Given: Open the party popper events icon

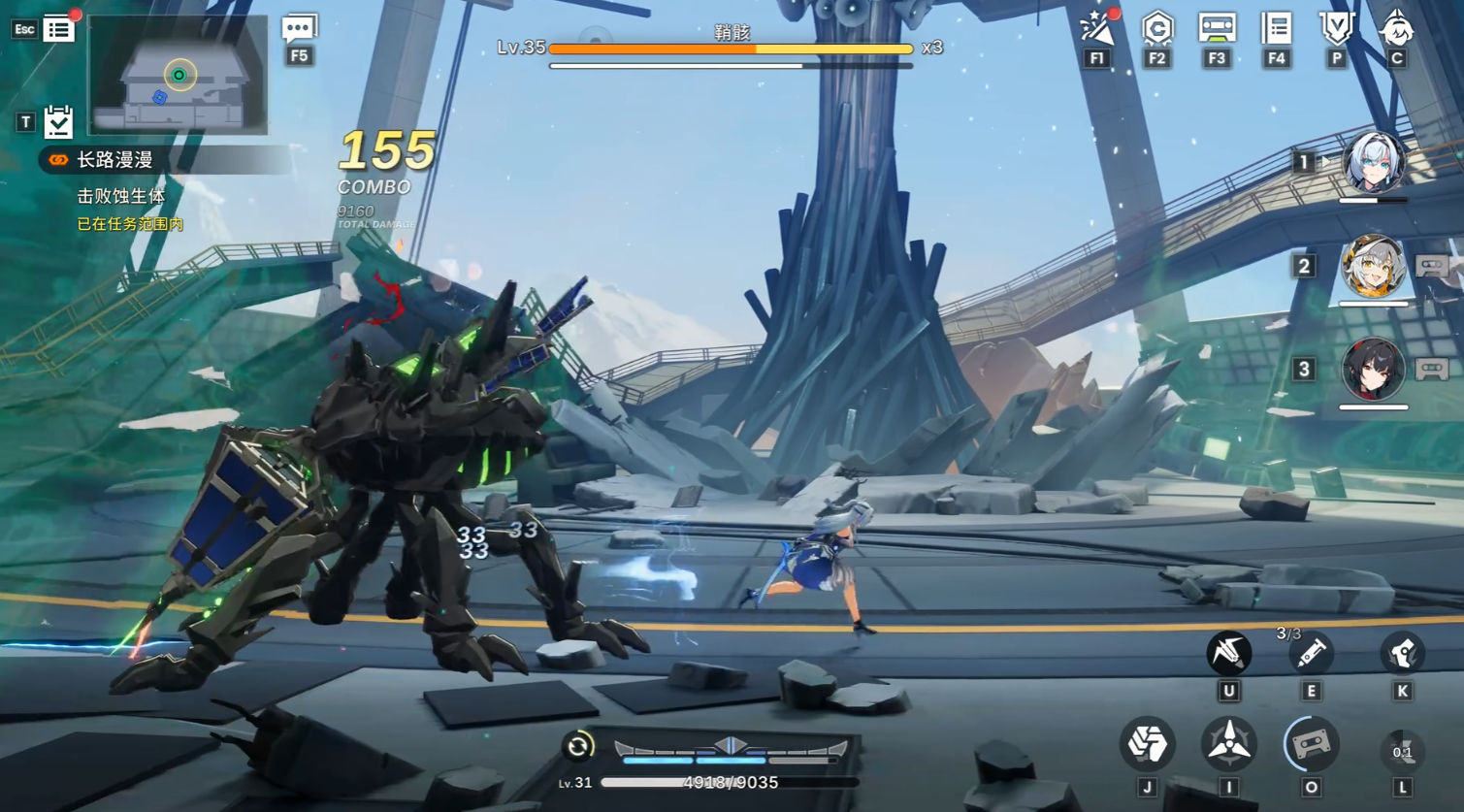Looking at the screenshot, I should click(x=1097, y=29).
